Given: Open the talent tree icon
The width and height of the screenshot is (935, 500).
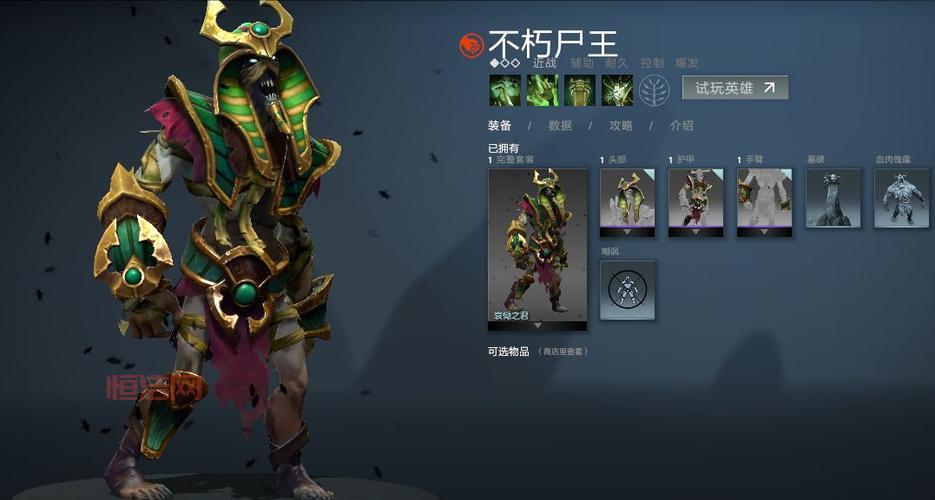Looking at the screenshot, I should [x=653, y=90].
